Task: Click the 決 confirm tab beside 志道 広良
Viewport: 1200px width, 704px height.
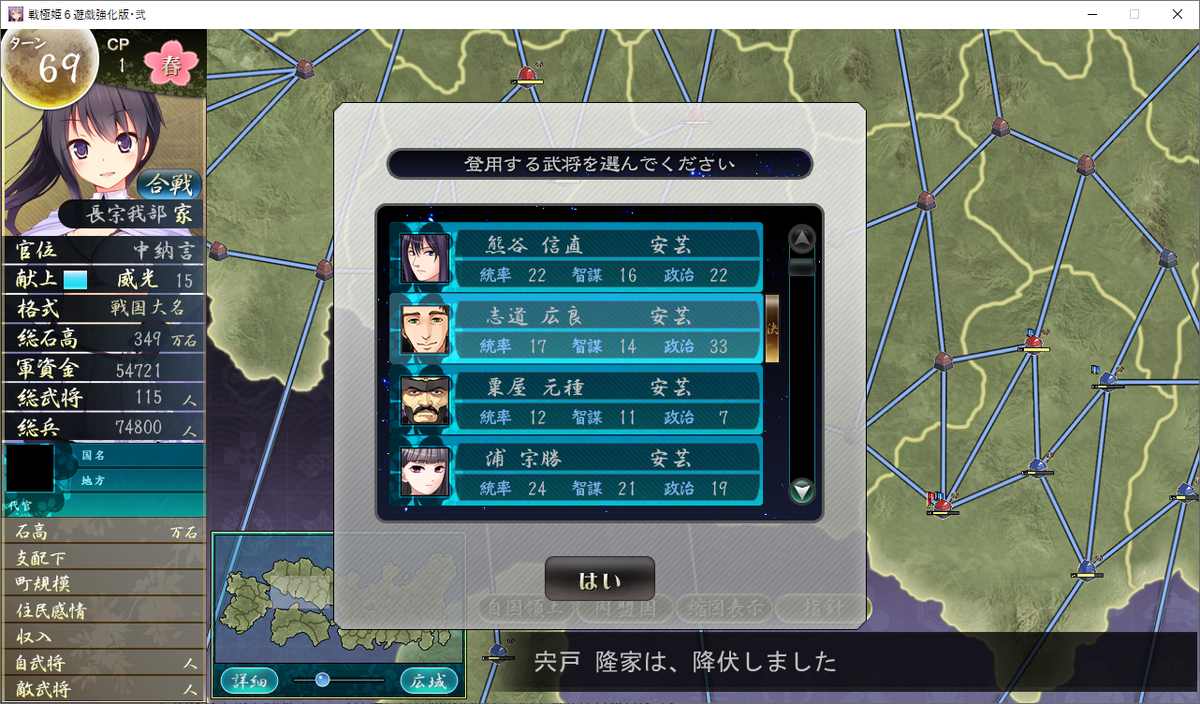Action: (x=772, y=329)
